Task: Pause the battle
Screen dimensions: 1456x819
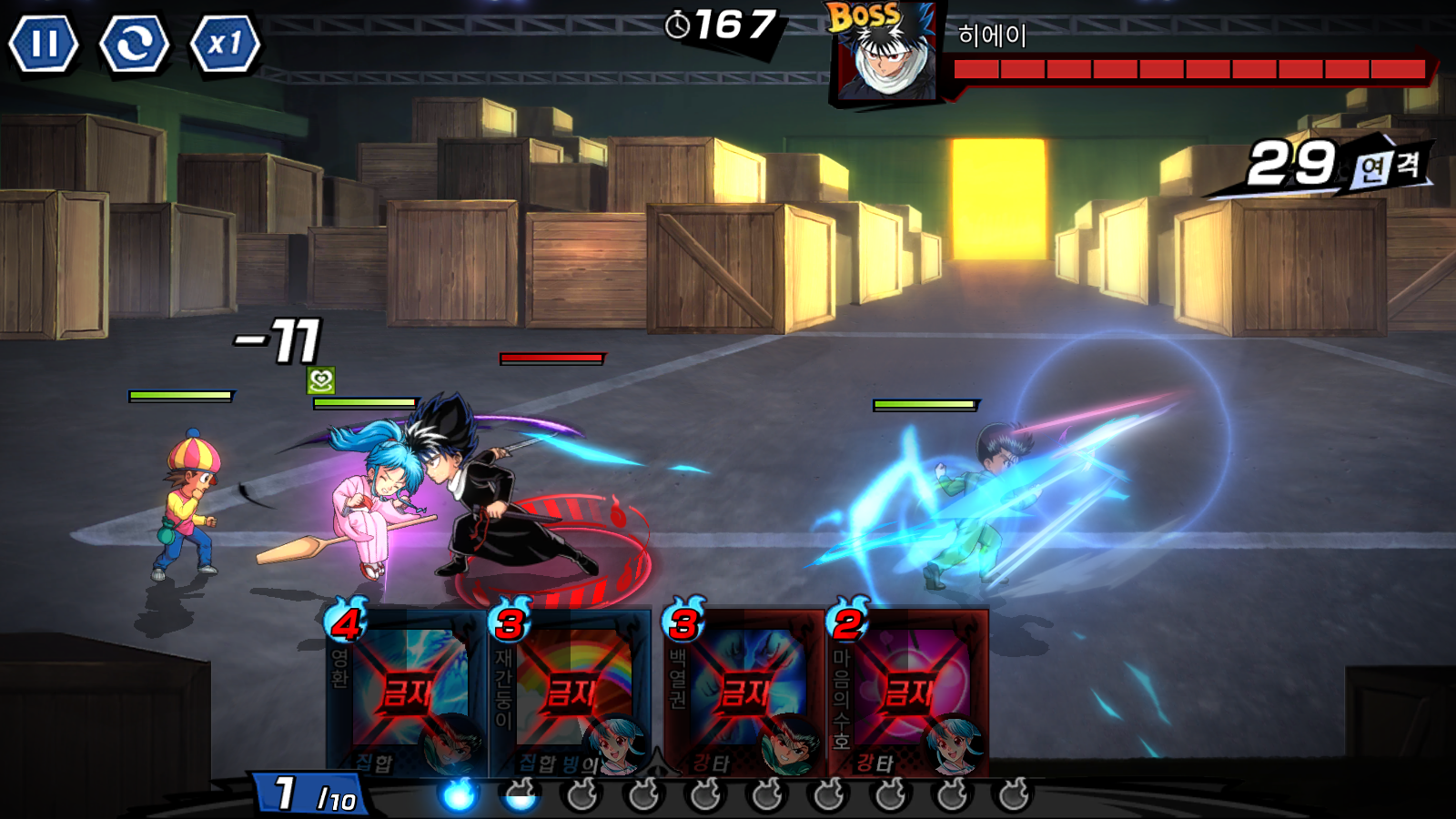Action: click(44, 43)
